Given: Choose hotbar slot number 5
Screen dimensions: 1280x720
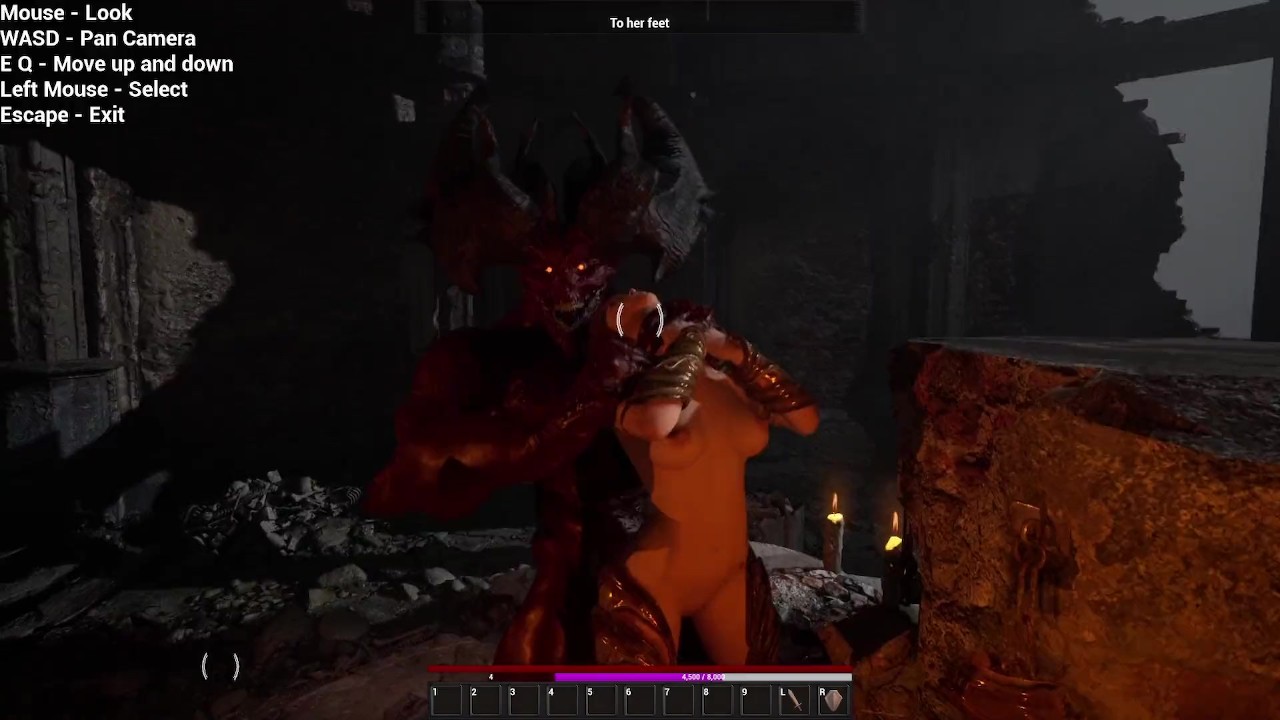Looking at the screenshot, I should pos(601,700).
